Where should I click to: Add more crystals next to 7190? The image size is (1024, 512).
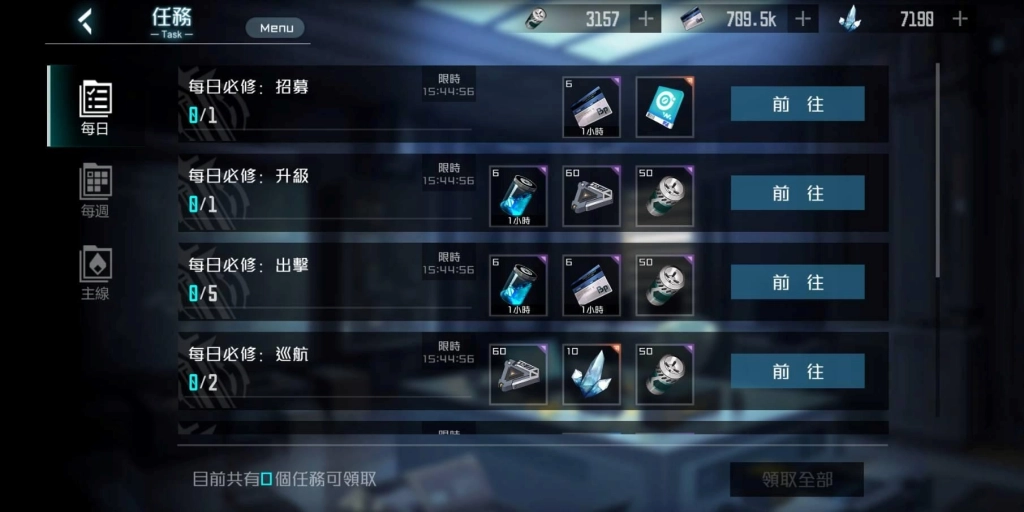pyautogui.click(x=960, y=19)
